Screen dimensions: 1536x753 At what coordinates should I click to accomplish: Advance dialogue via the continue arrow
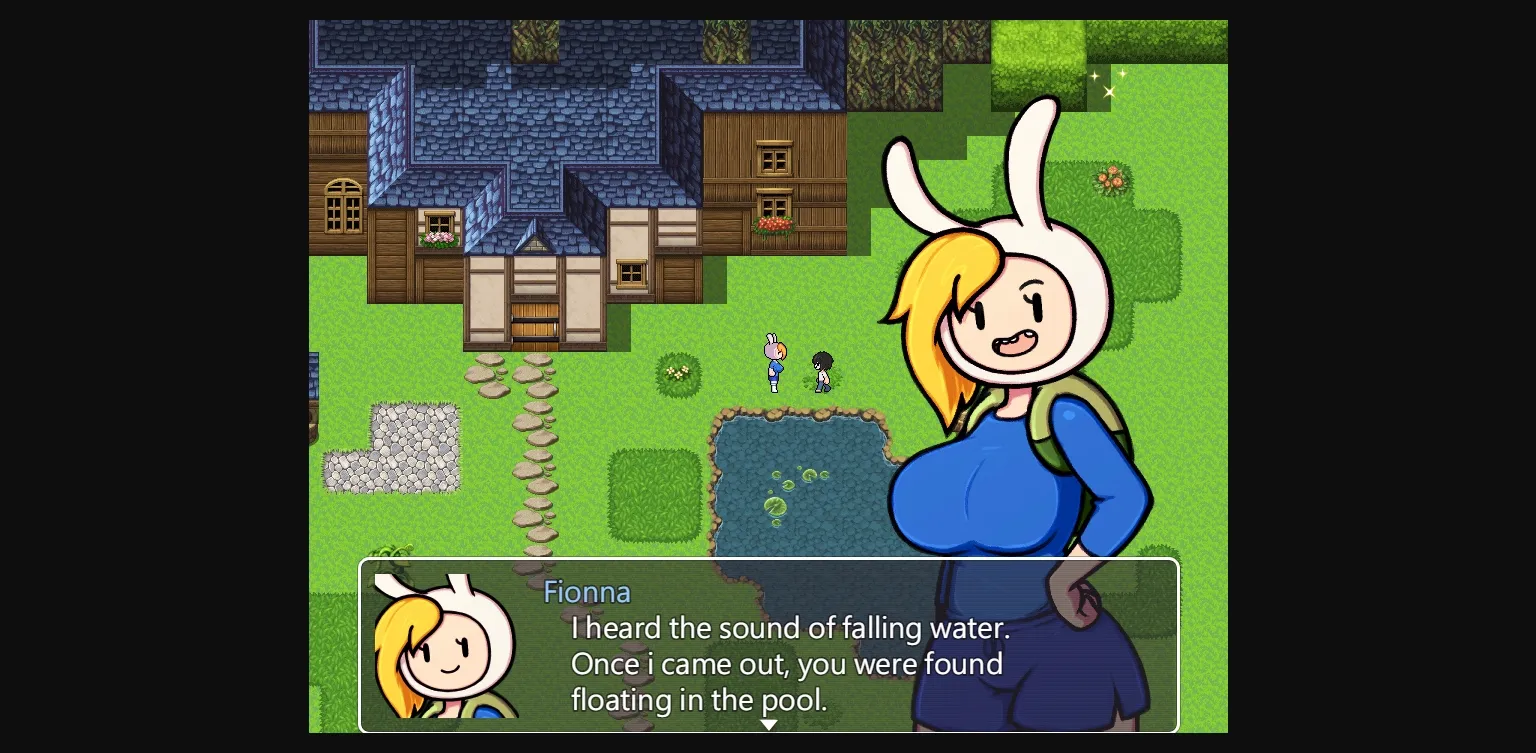point(768,723)
